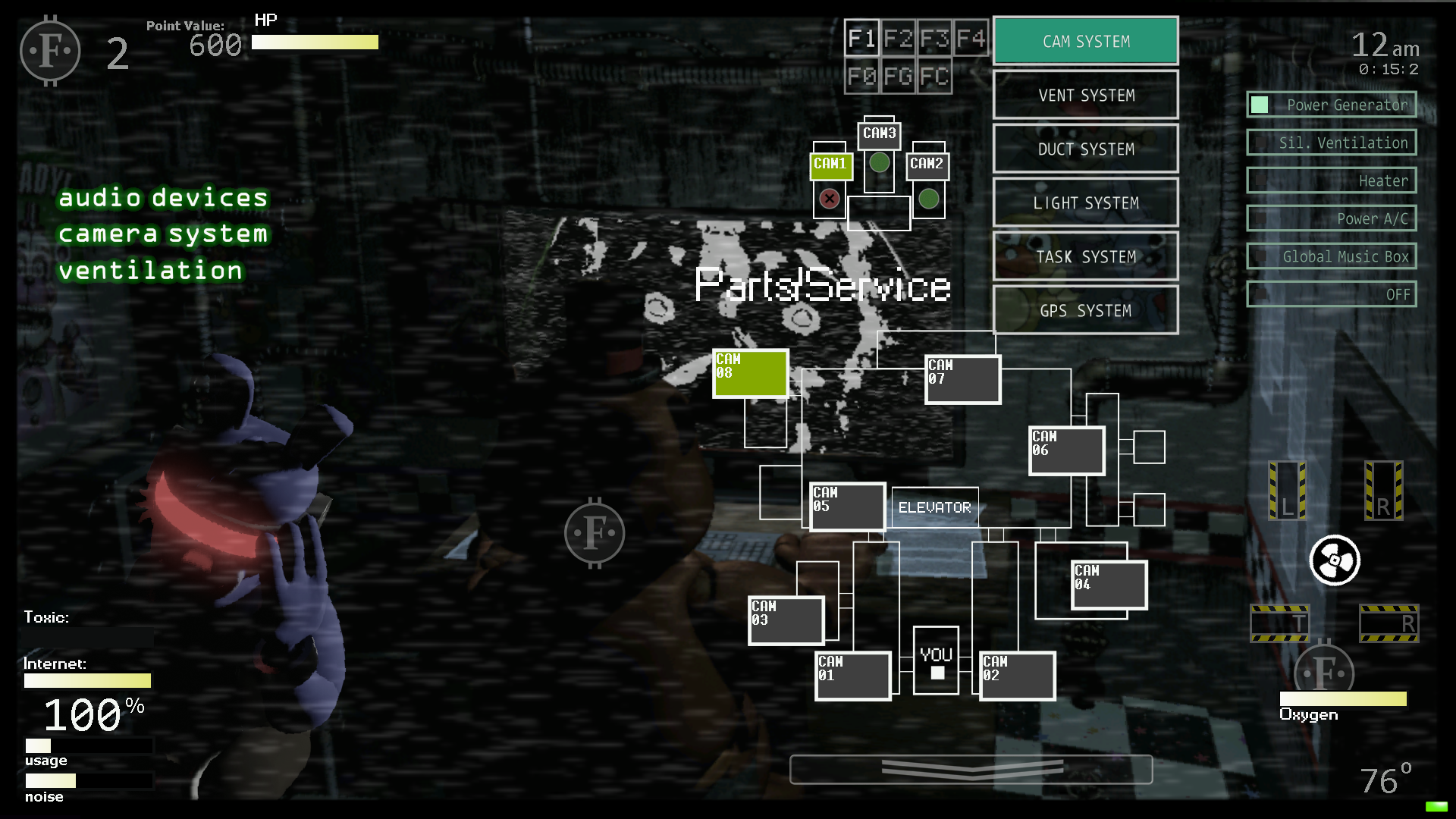The image size is (1456, 819).
Task: Seal the T vent hatch
Action: 1279,624
